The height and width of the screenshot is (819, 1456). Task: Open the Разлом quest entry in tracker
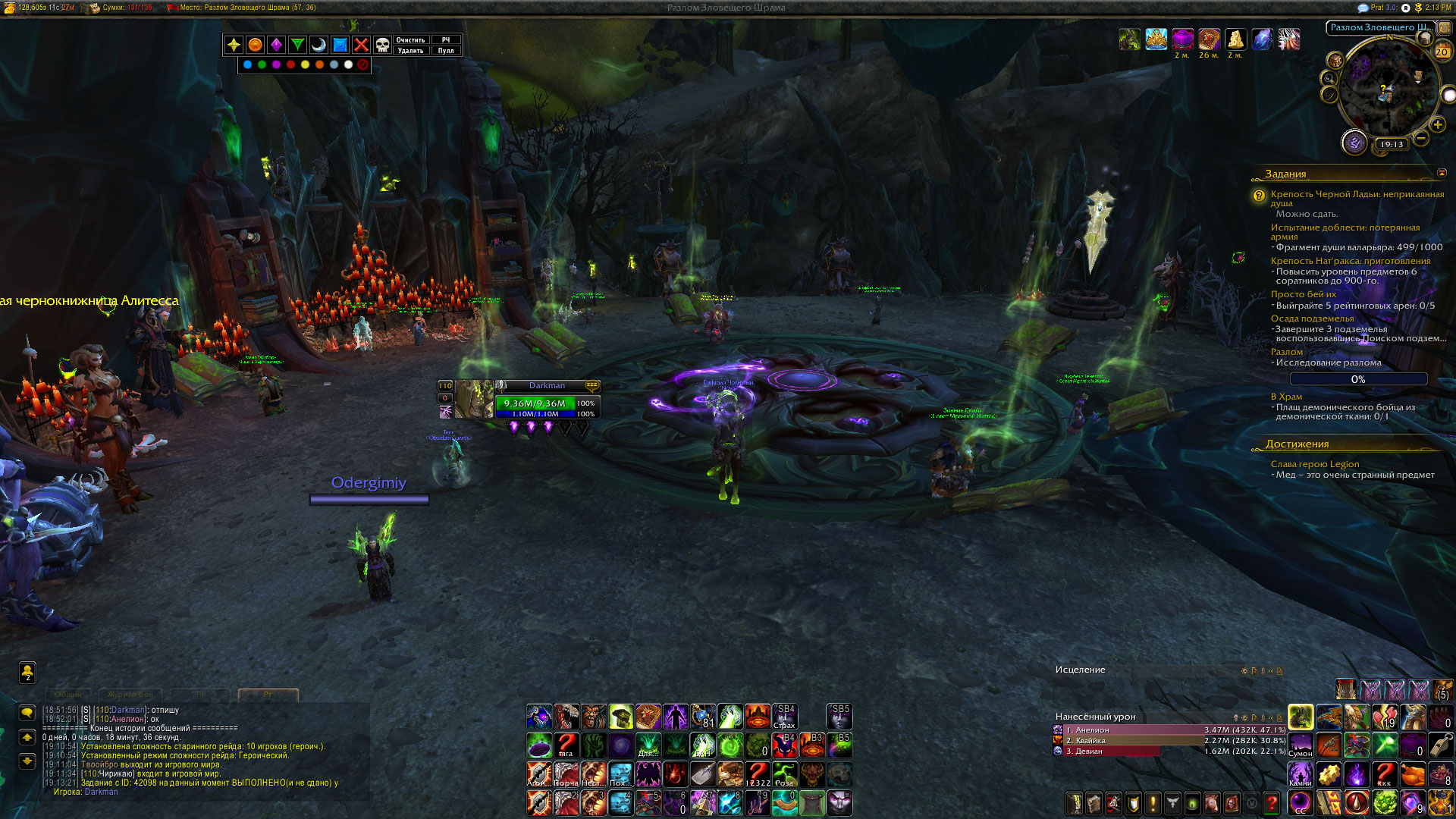(1287, 352)
